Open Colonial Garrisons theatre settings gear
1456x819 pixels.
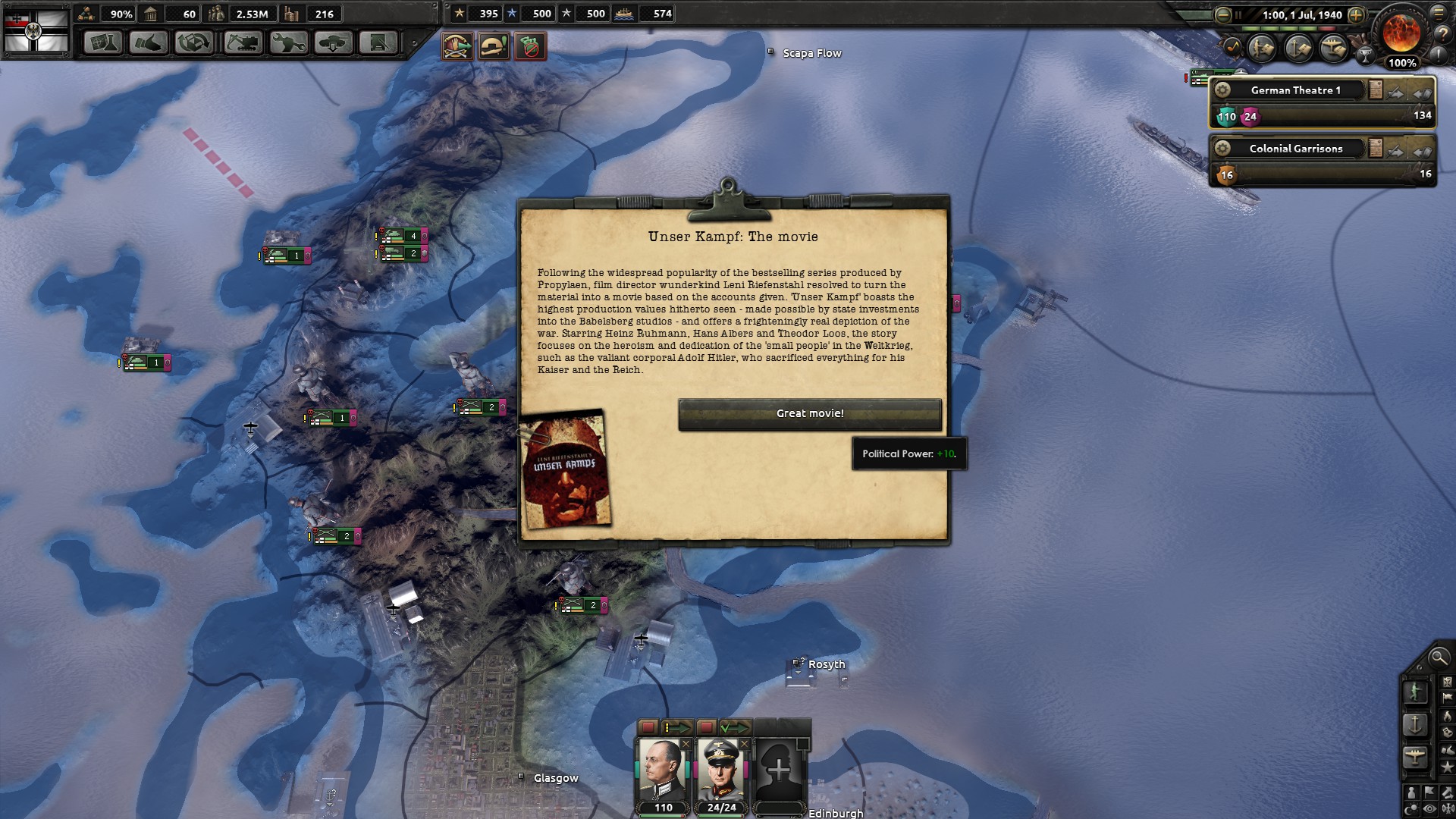1222,148
